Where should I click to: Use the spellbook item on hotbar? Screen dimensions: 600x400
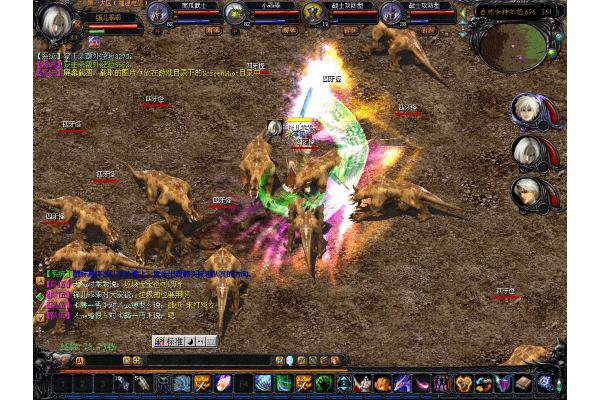tap(524, 383)
